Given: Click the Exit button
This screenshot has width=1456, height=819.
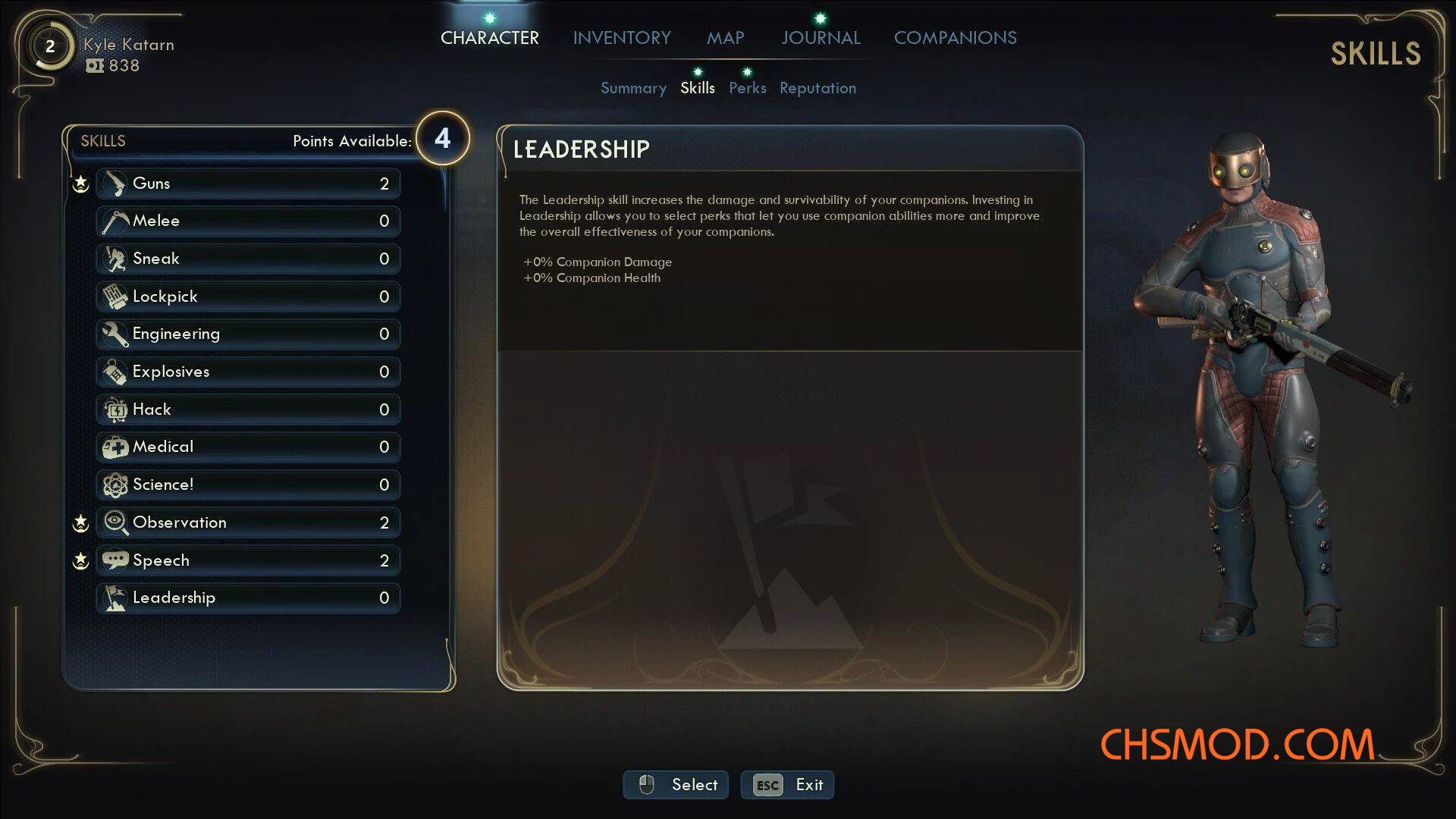Looking at the screenshot, I should (x=787, y=785).
